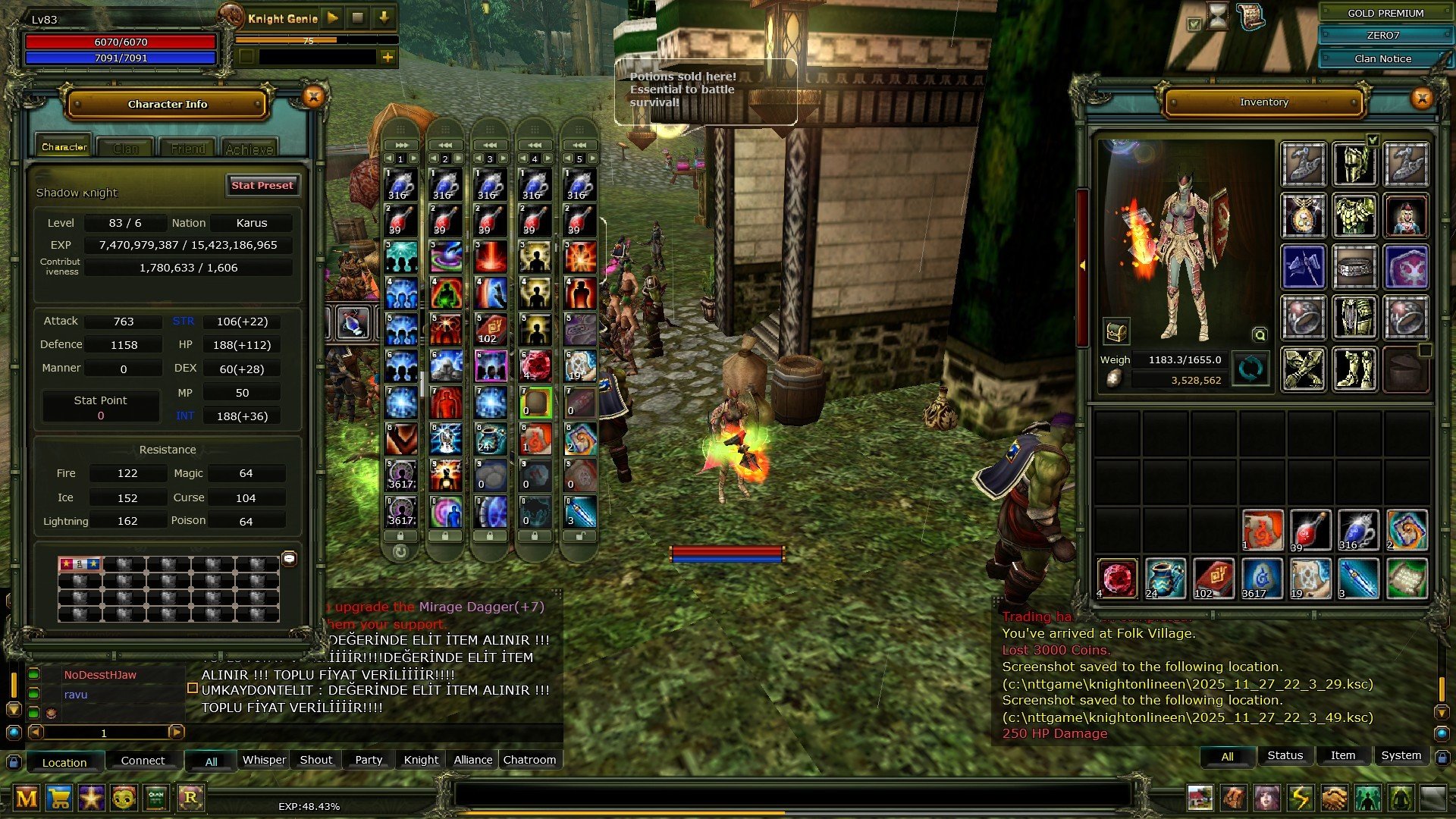This screenshot has width=1456, height=819.
Task: Click the Connect button
Action: (x=143, y=761)
